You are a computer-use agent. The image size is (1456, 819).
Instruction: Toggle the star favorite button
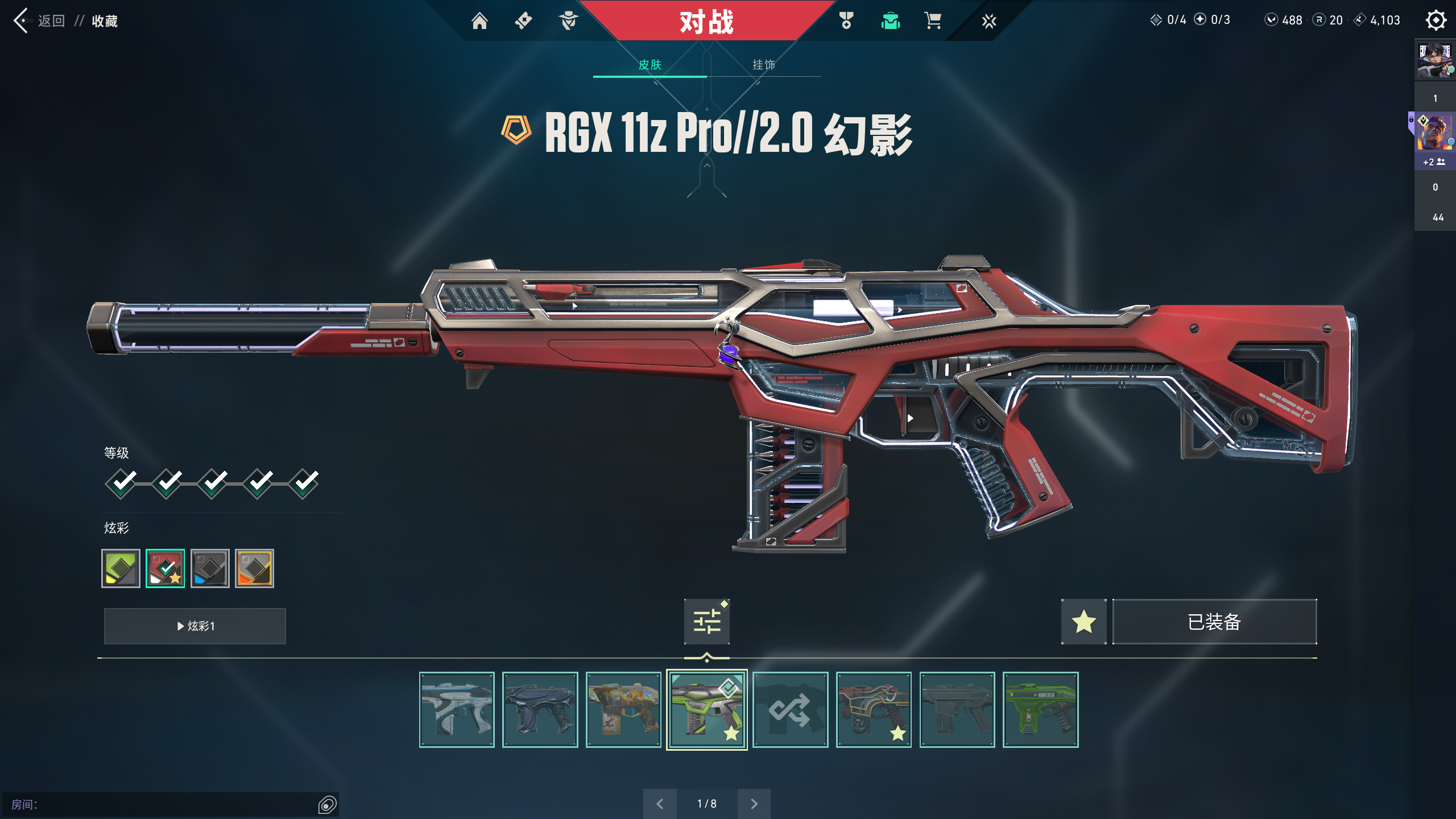point(1083,621)
